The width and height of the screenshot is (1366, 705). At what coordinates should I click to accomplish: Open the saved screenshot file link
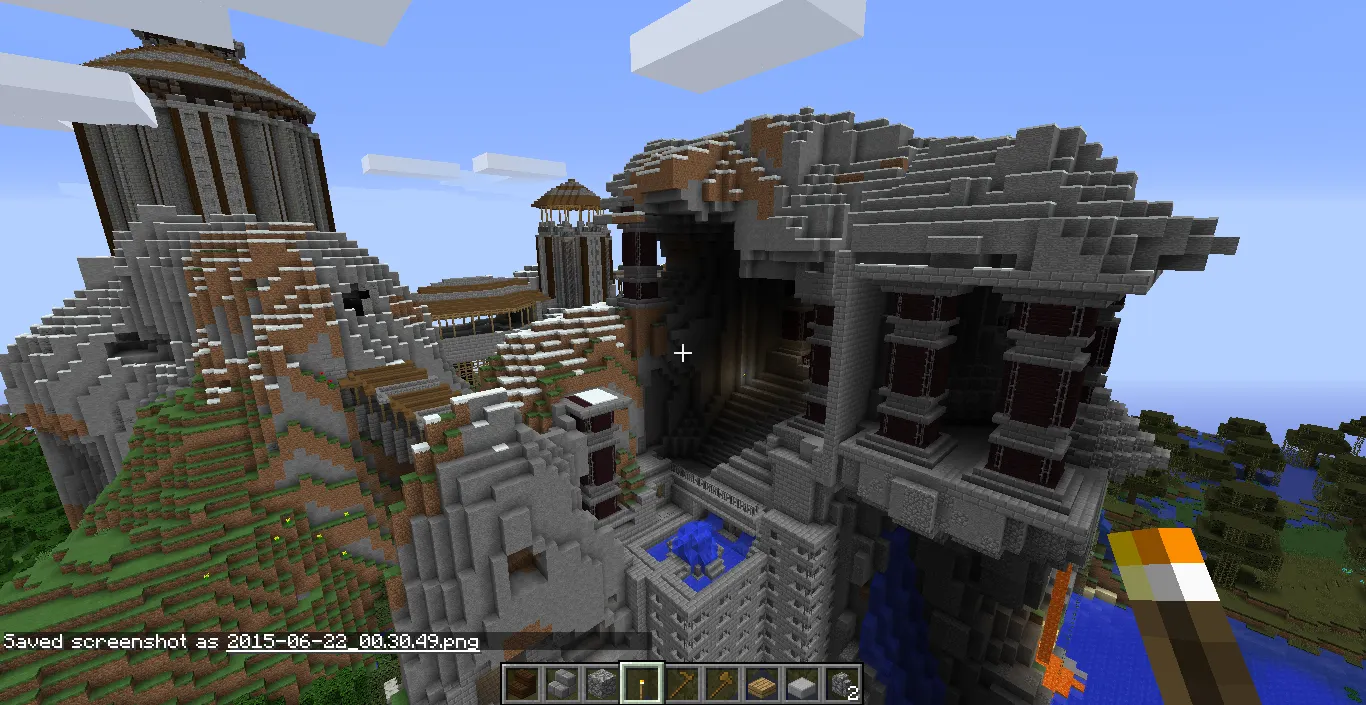coord(352,641)
